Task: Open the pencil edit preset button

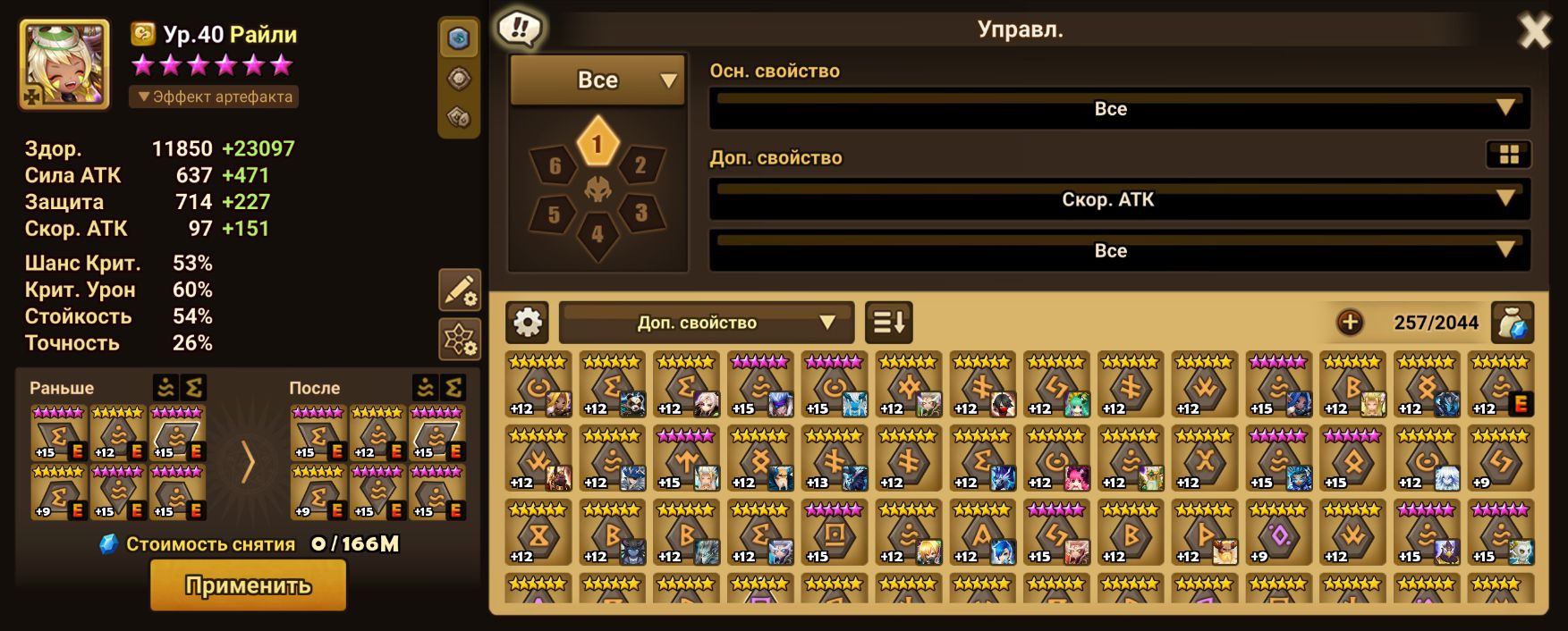Action: [x=460, y=290]
